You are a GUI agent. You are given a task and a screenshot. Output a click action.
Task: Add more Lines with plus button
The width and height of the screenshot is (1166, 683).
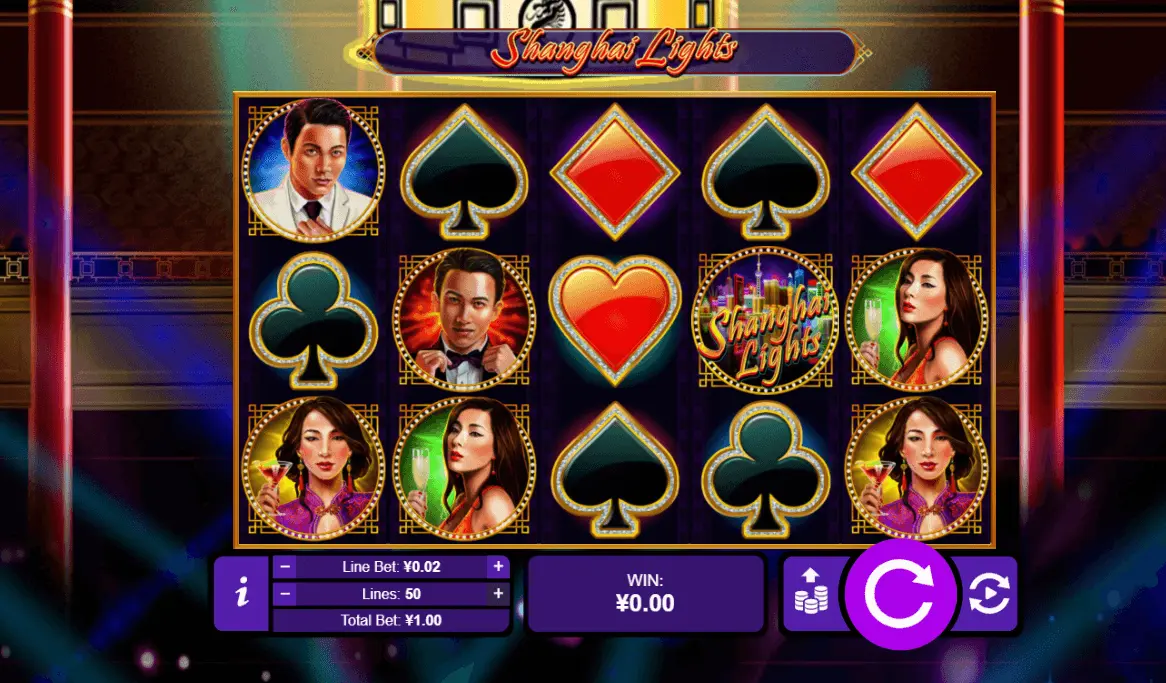[498, 594]
